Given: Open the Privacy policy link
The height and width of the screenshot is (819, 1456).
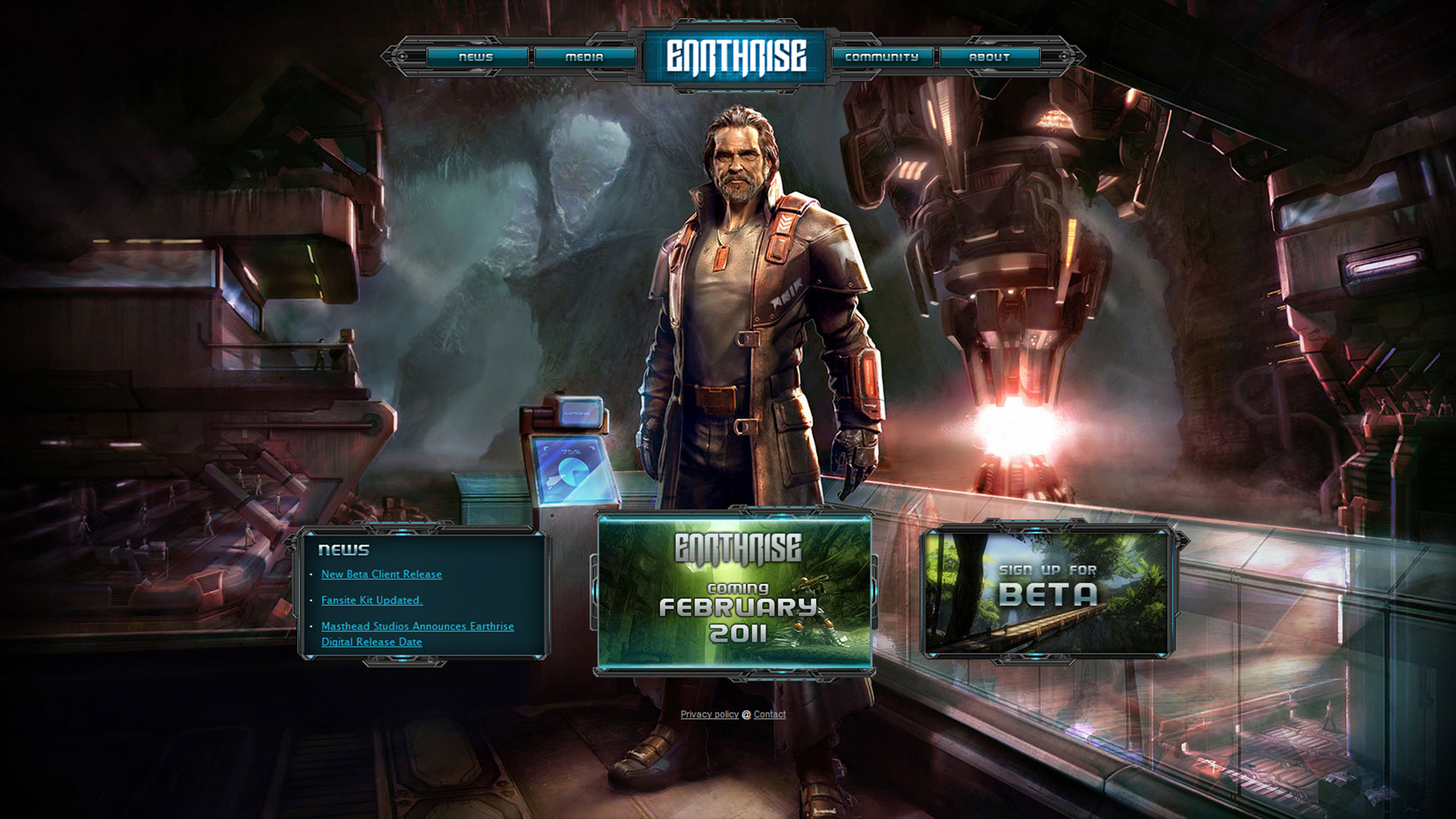Looking at the screenshot, I should pos(709,714).
